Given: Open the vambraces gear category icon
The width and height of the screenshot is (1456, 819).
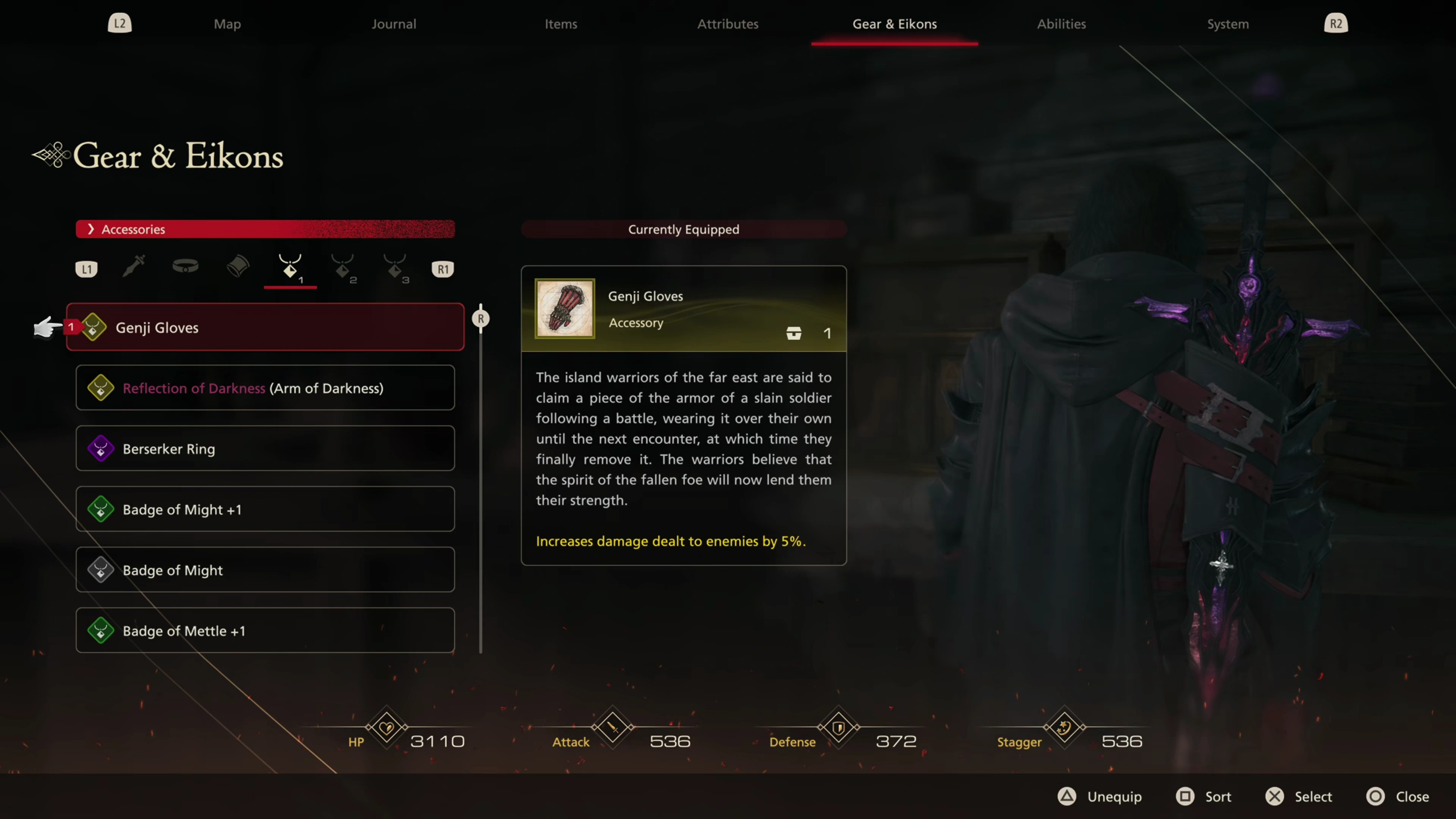Looking at the screenshot, I should pos(238,266).
